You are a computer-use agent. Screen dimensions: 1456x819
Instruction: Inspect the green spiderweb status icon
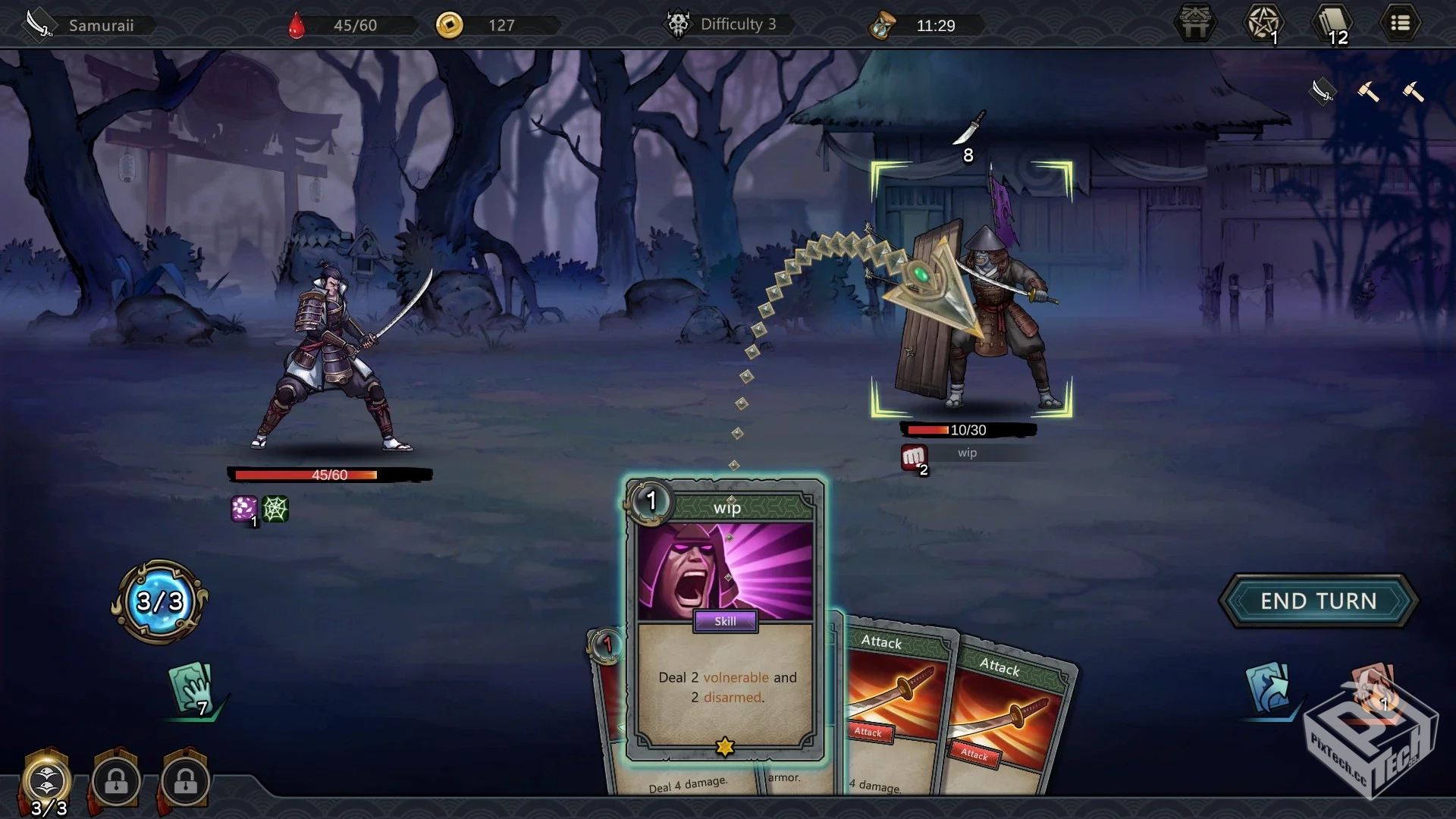click(275, 509)
